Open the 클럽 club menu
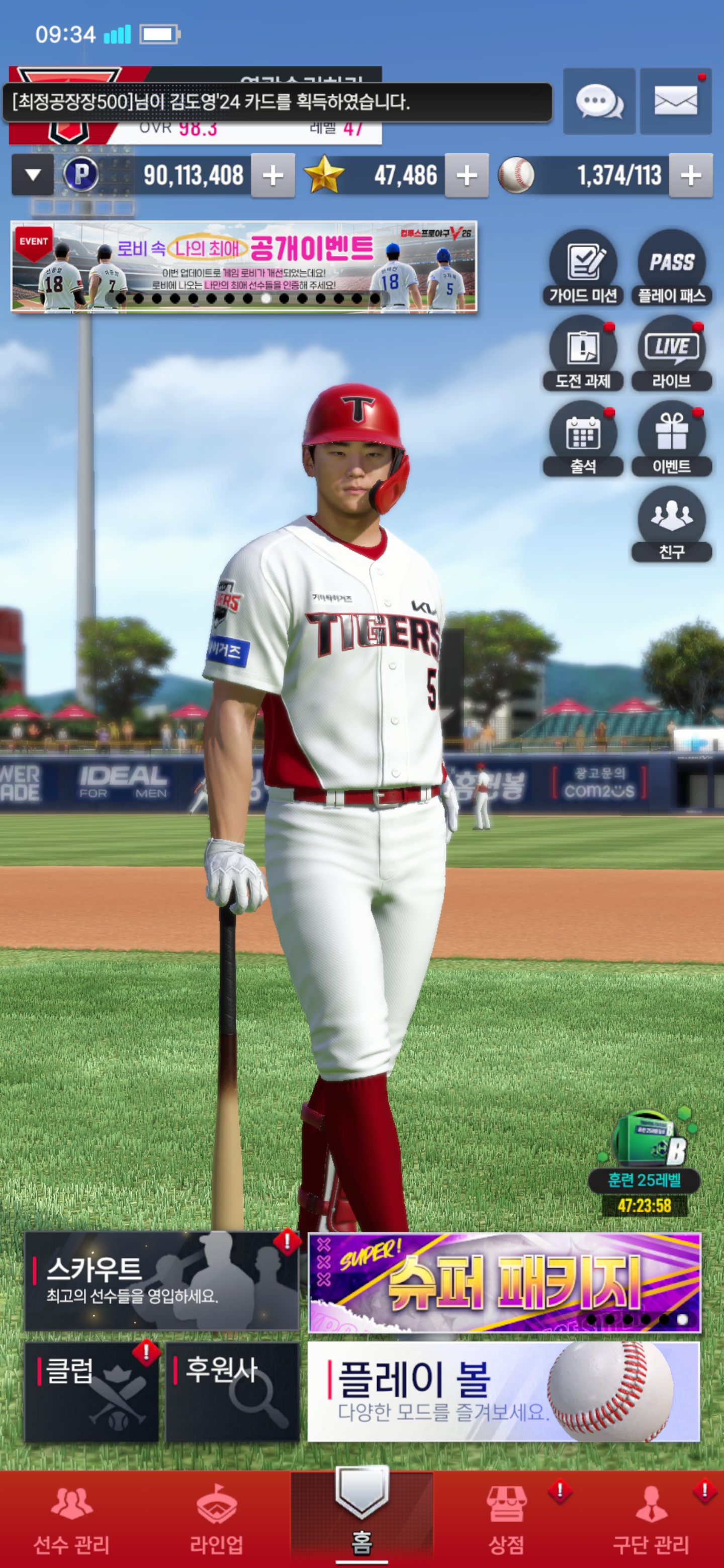This screenshot has width=724, height=1568. coord(92,1392)
